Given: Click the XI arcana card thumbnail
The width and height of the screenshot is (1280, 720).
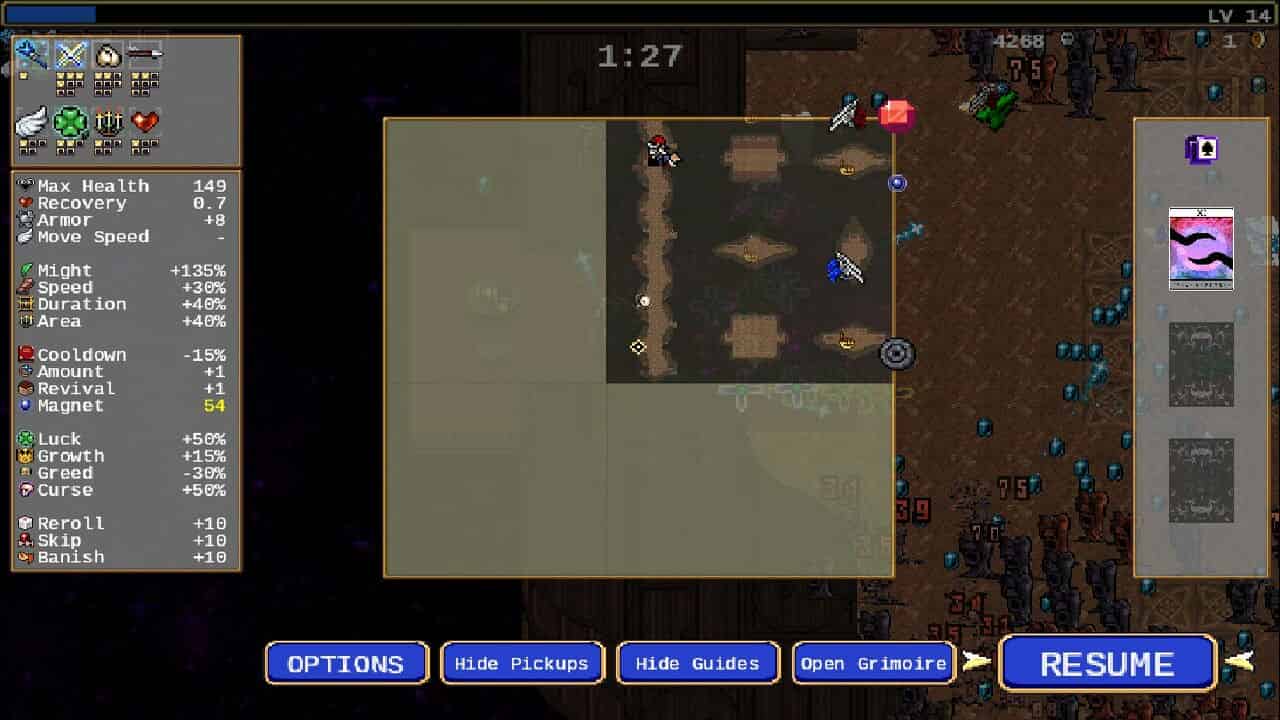Looking at the screenshot, I should (x=1202, y=247).
